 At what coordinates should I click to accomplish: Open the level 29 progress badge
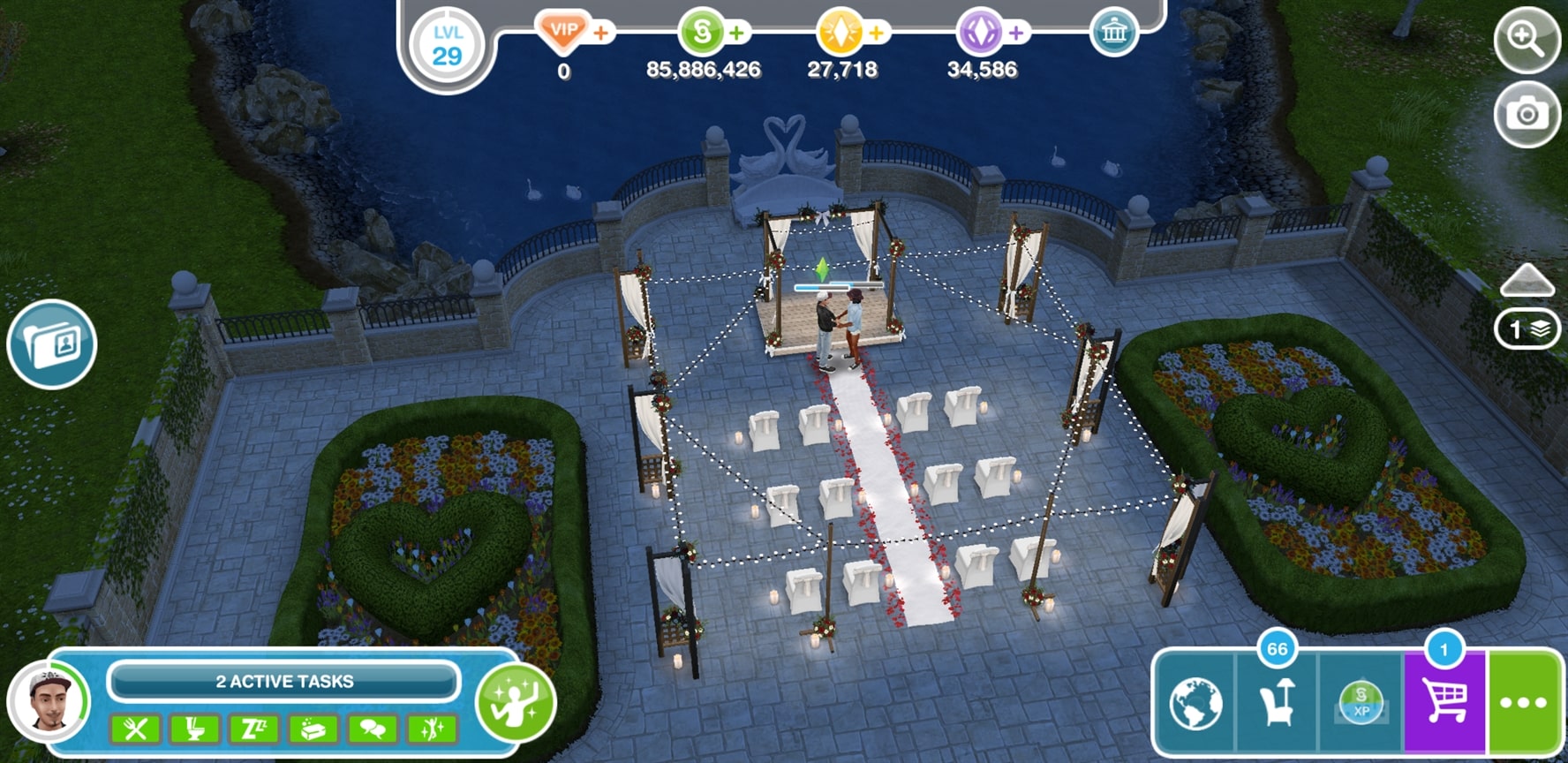pyautogui.click(x=447, y=46)
